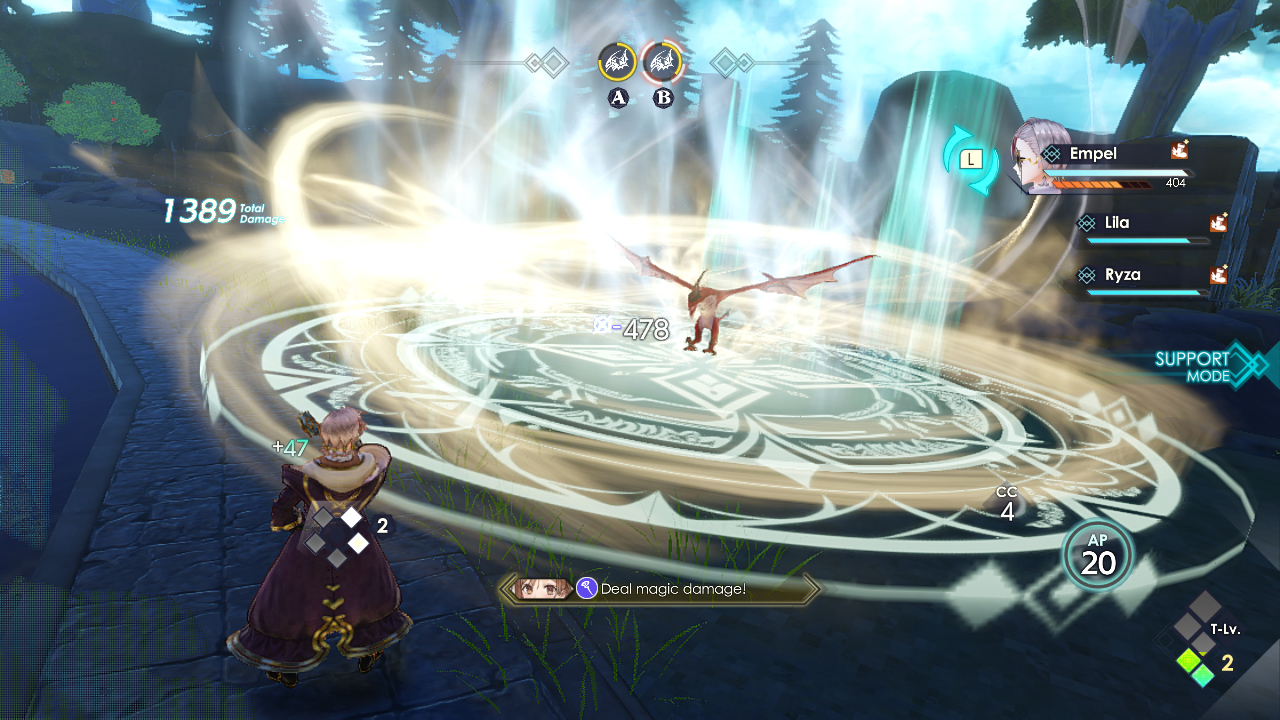This screenshot has height=720, width=1280.
Task: Toggle the lower filled skill diamond near Empel
Action: click(x=358, y=543)
